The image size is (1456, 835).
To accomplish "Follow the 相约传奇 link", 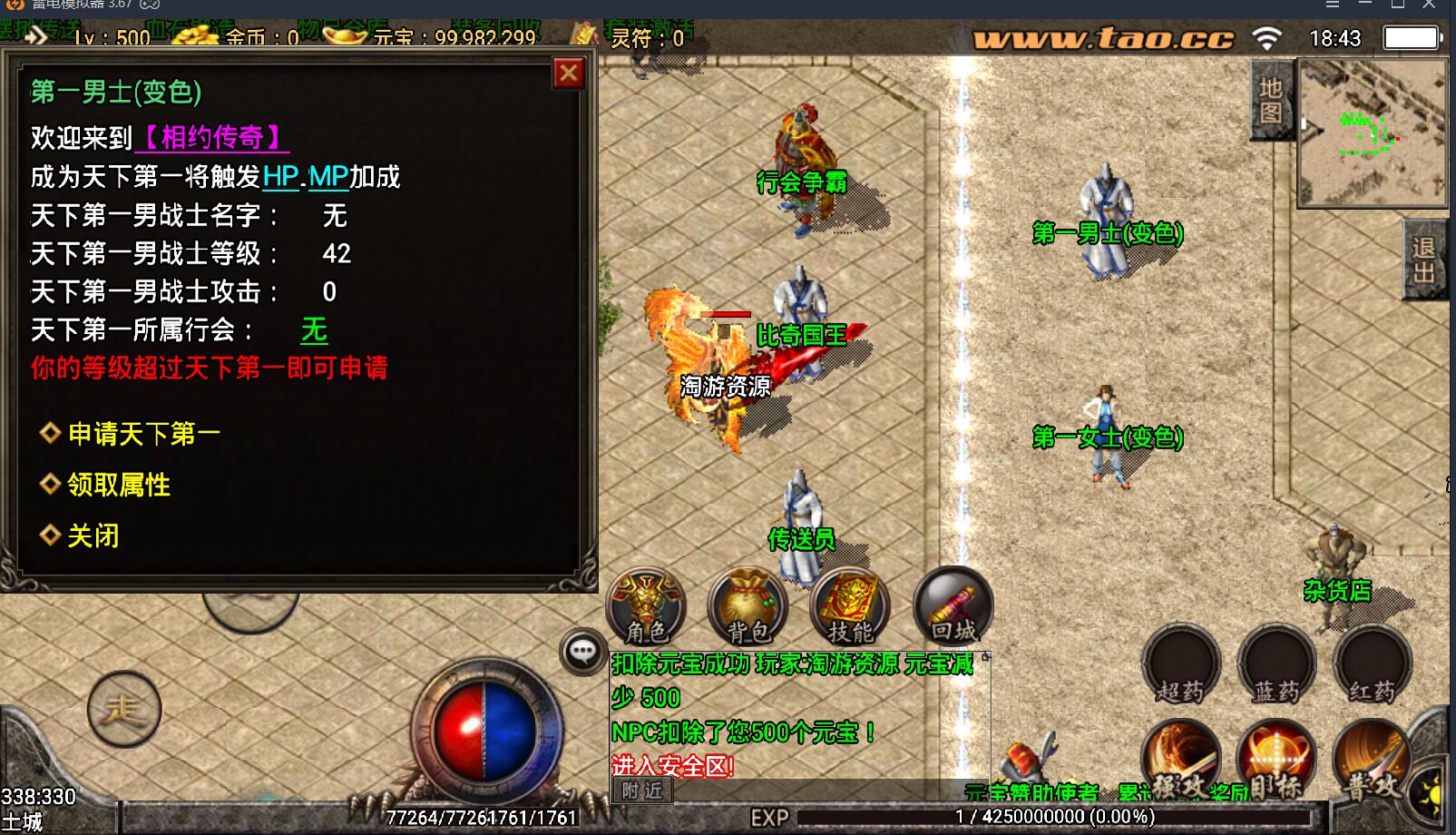I will click(x=212, y=137).
